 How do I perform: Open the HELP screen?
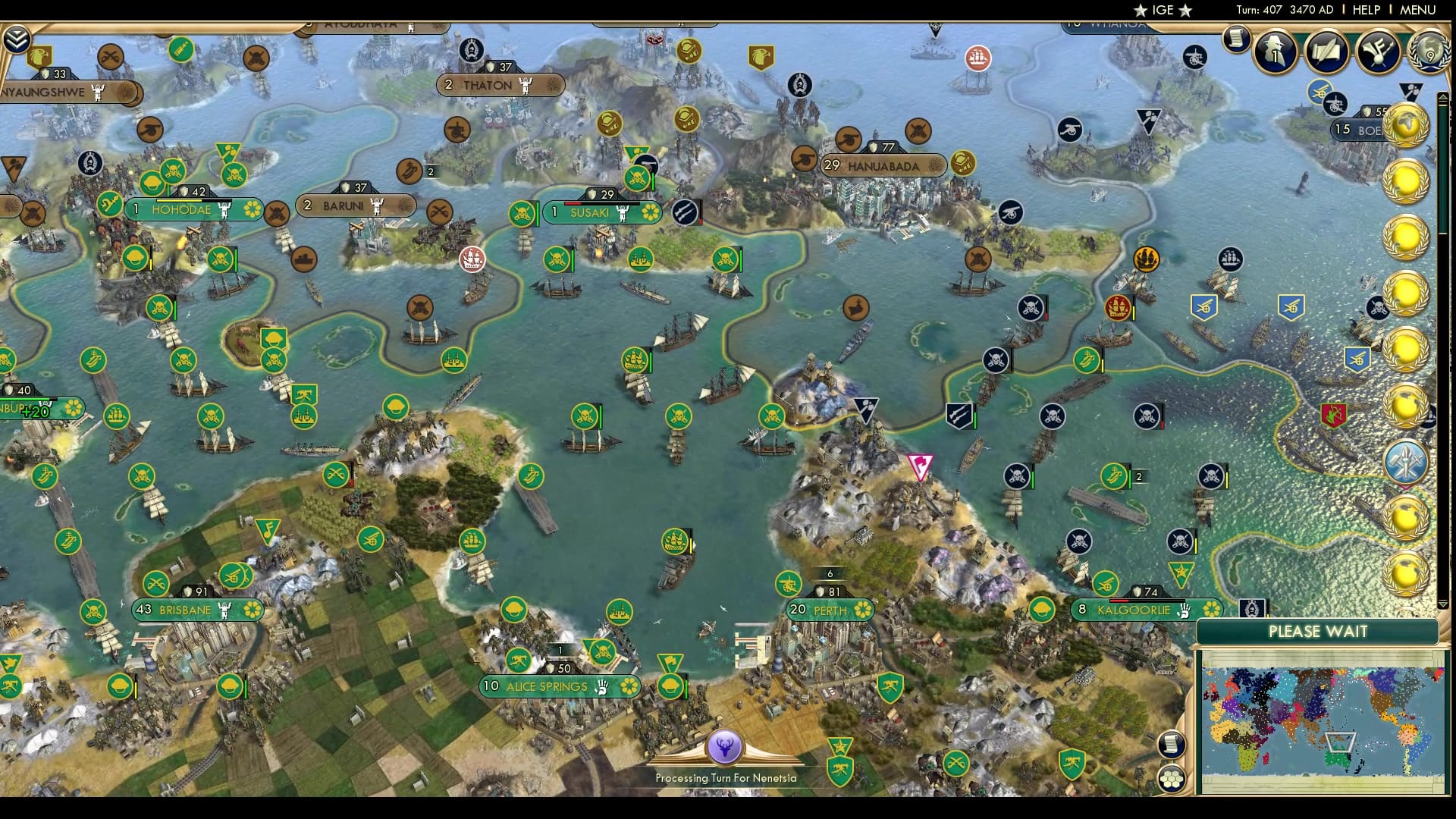point(1365,11)
